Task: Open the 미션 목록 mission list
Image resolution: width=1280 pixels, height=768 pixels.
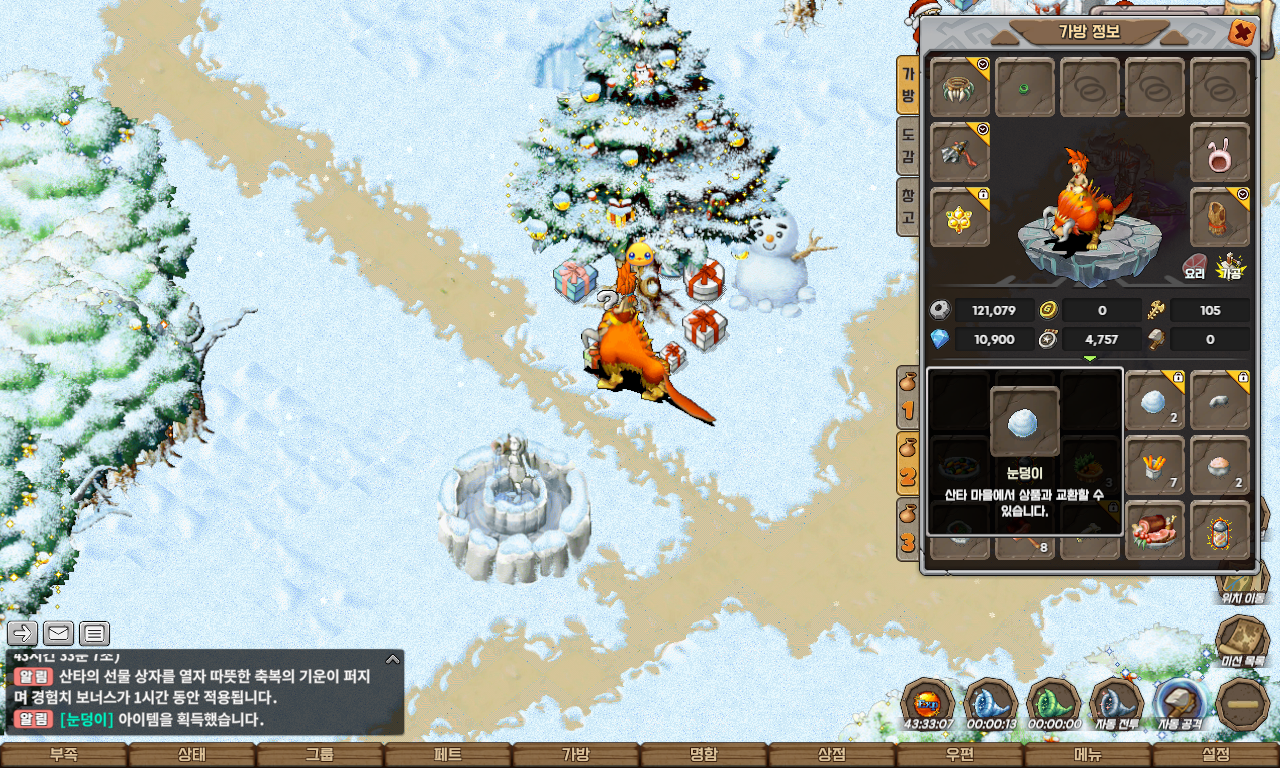Action: coord(1242,642)
